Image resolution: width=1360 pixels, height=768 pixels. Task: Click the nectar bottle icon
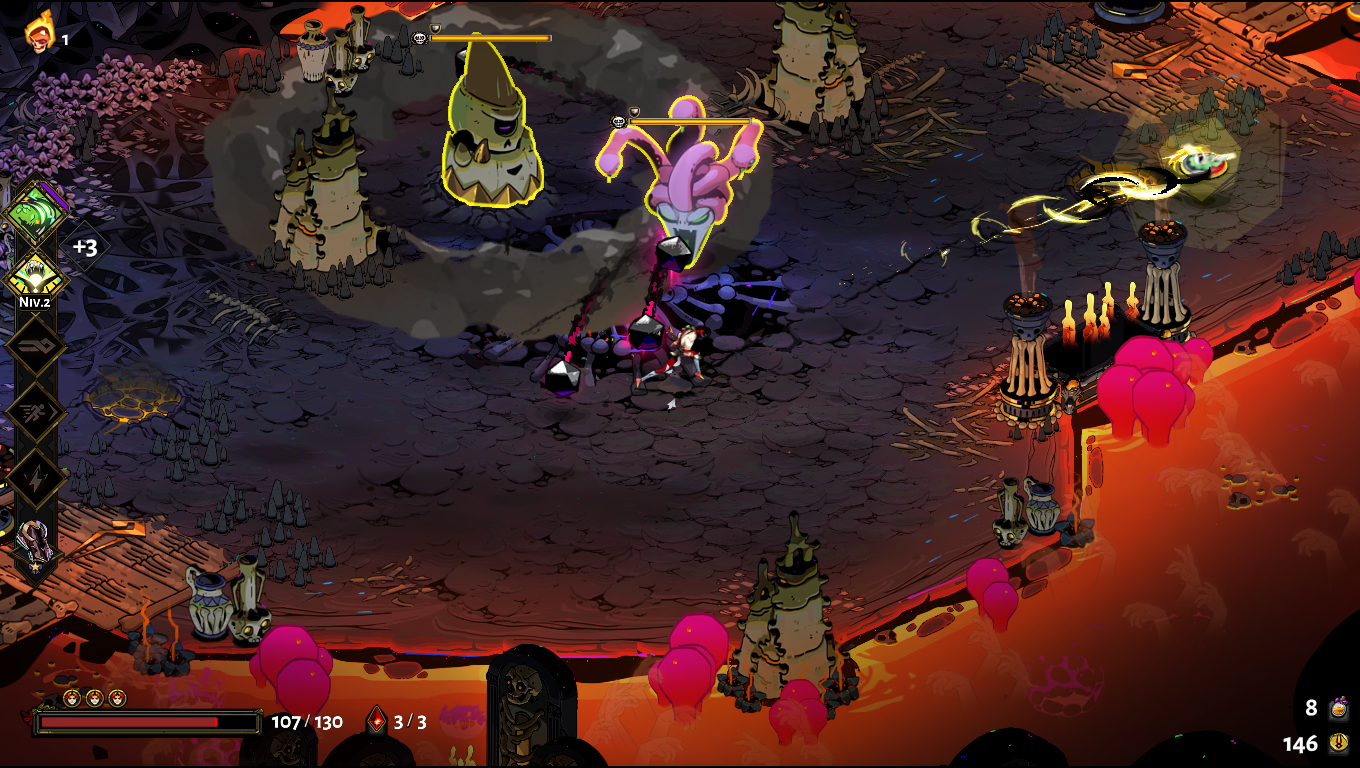pos(1339,709)
